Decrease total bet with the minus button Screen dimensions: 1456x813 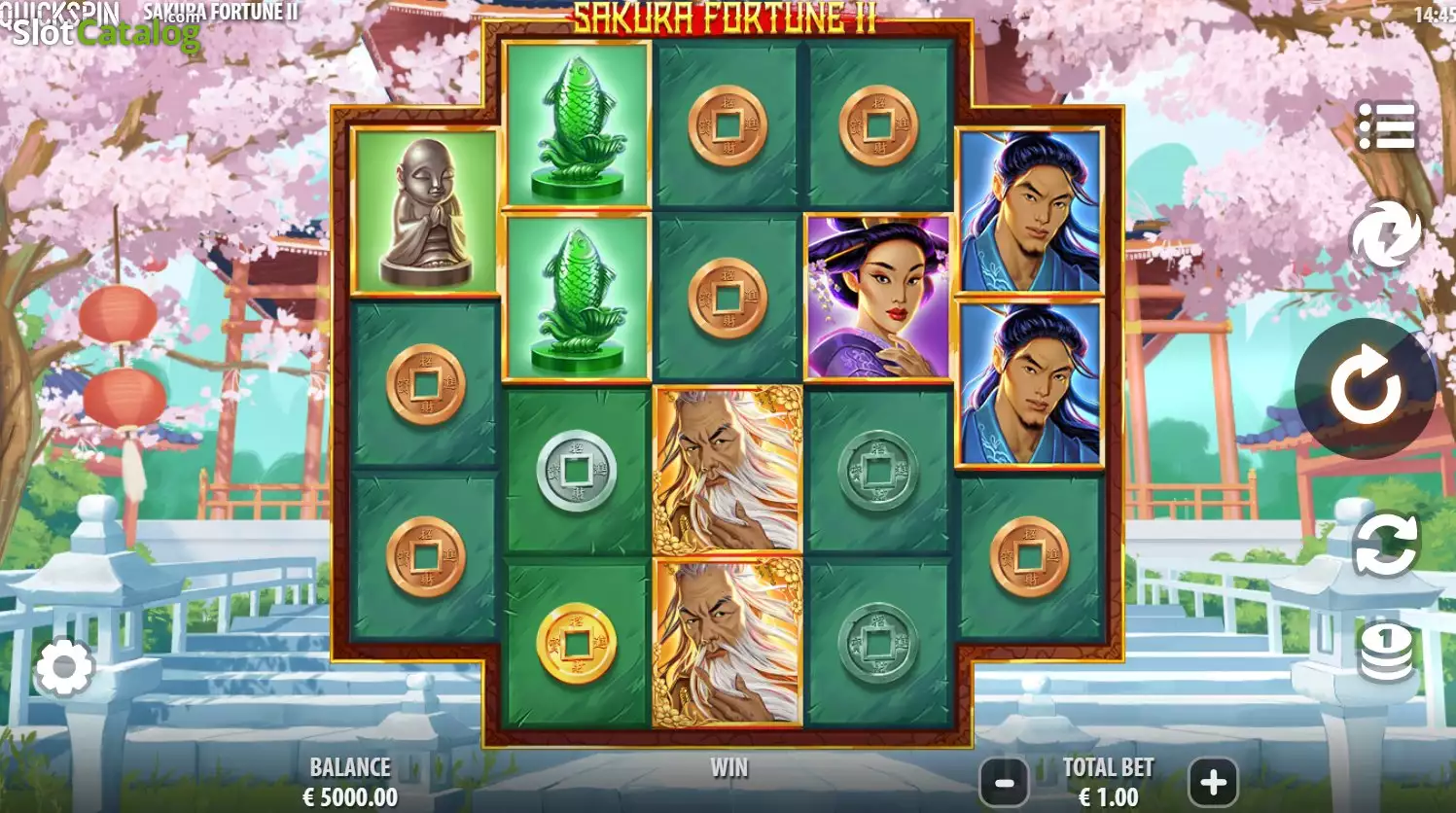1006,782
